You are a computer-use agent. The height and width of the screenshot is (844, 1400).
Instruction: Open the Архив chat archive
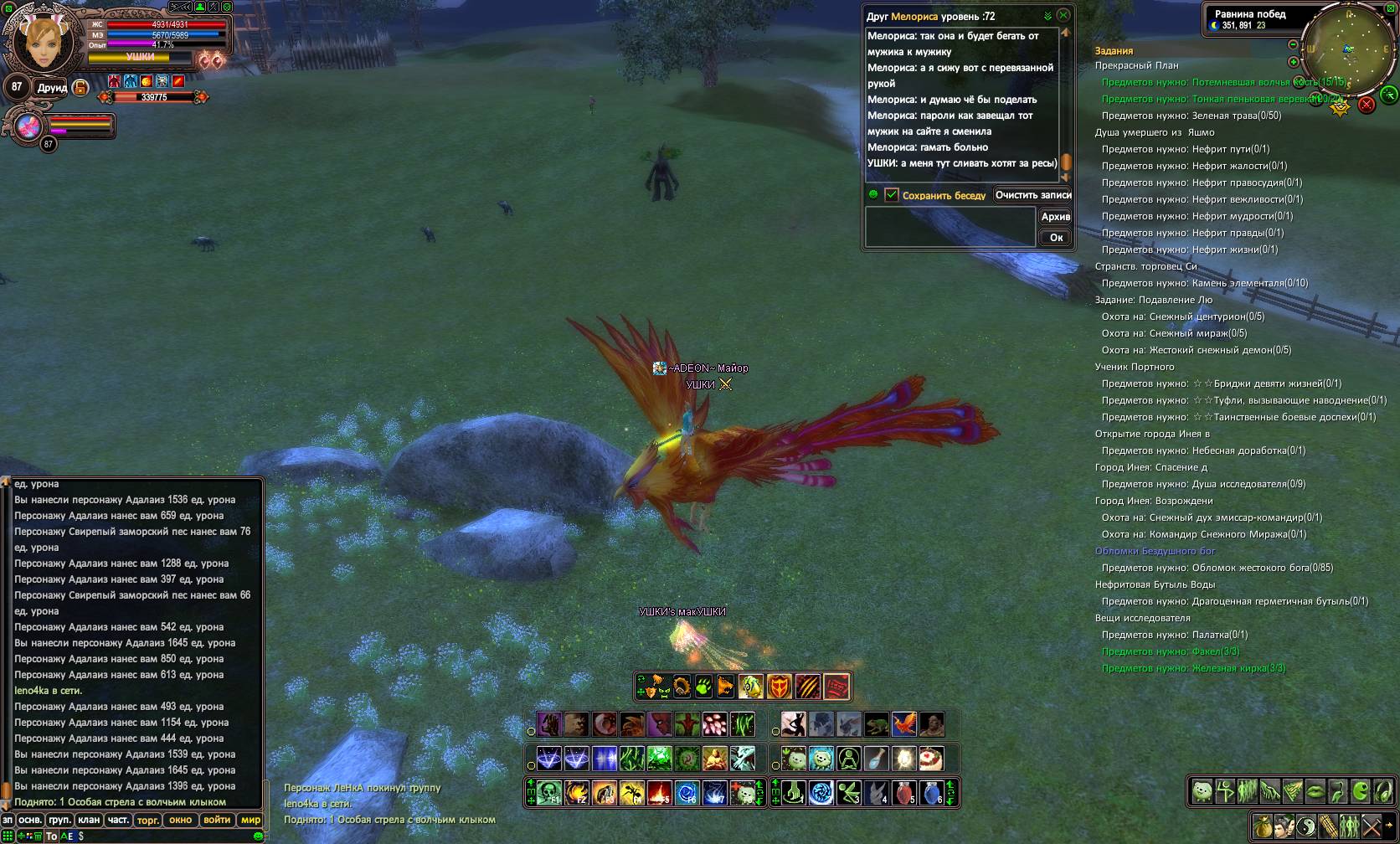[1055, 217]
